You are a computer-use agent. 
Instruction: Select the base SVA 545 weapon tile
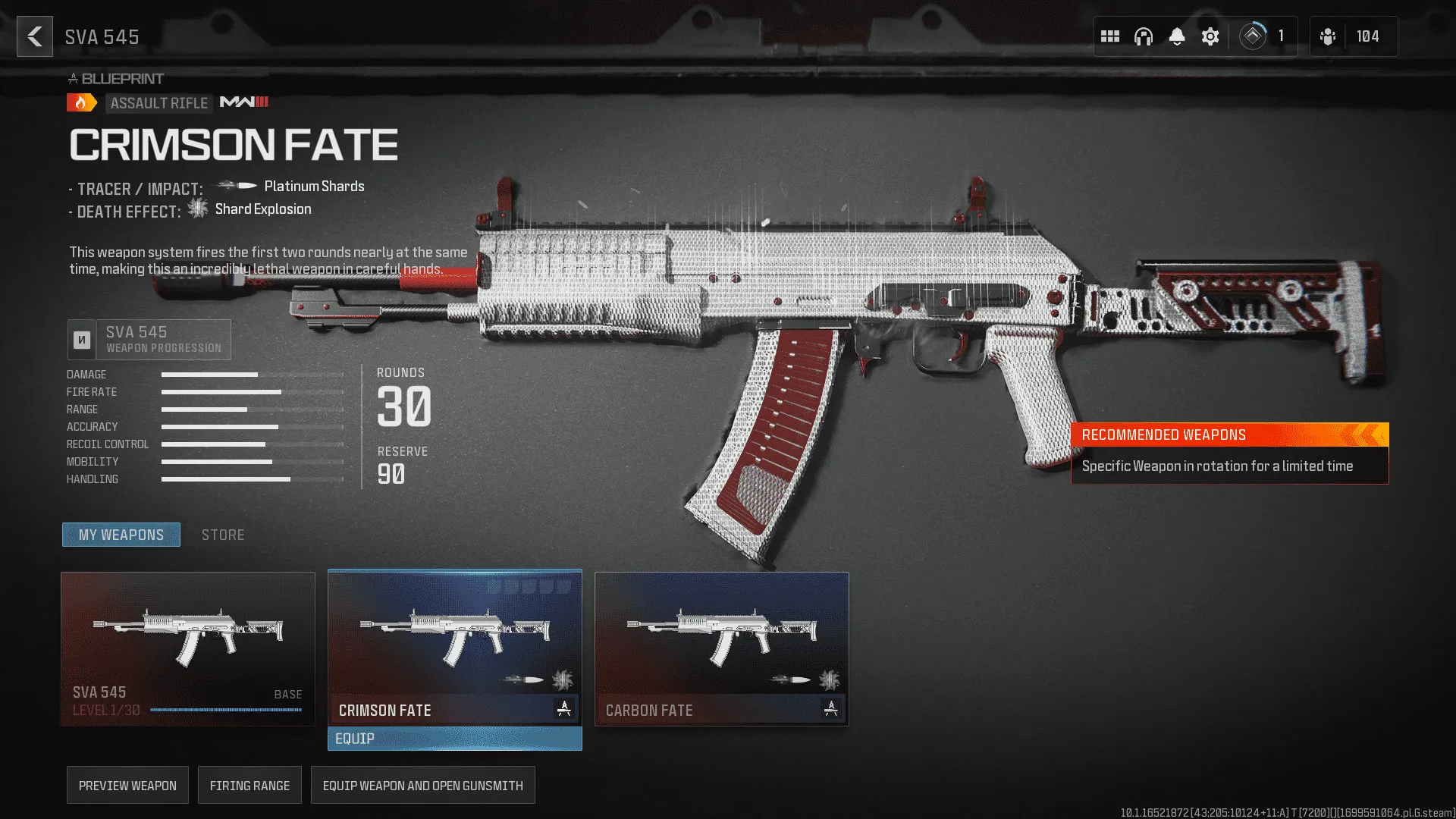coord(188,648)
